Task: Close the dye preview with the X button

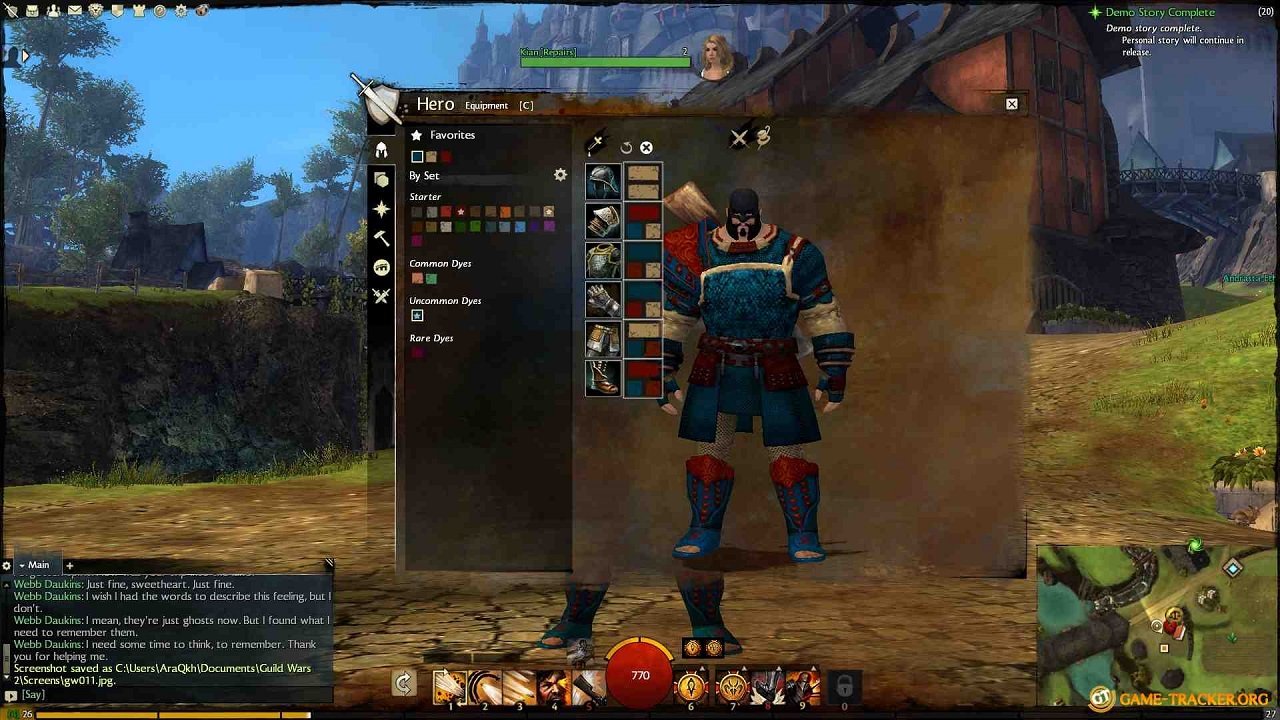Action: click(x=647, y=147)
